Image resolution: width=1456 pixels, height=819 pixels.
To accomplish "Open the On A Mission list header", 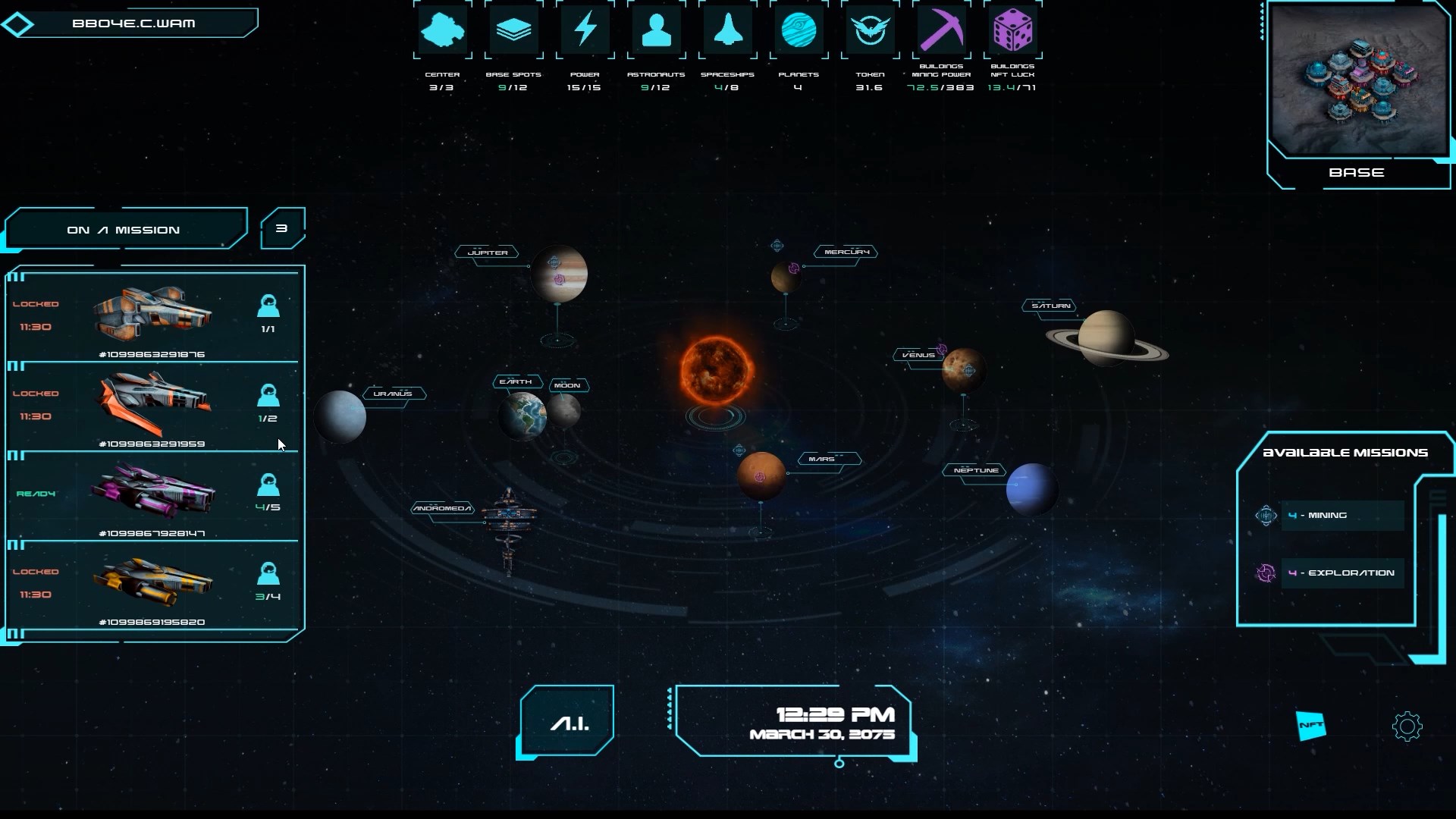I will [x=124, y=230].
